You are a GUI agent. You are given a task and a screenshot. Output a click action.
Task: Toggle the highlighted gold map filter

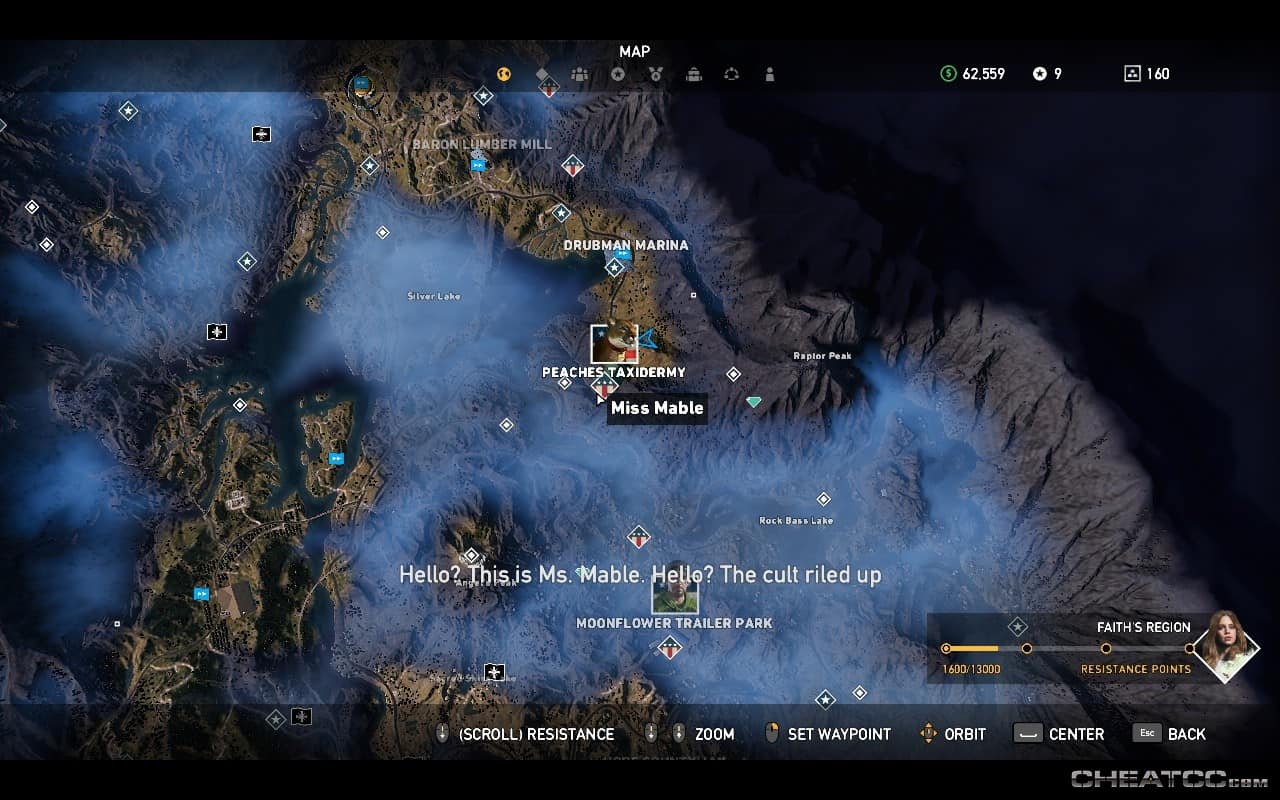coord(504,73)
